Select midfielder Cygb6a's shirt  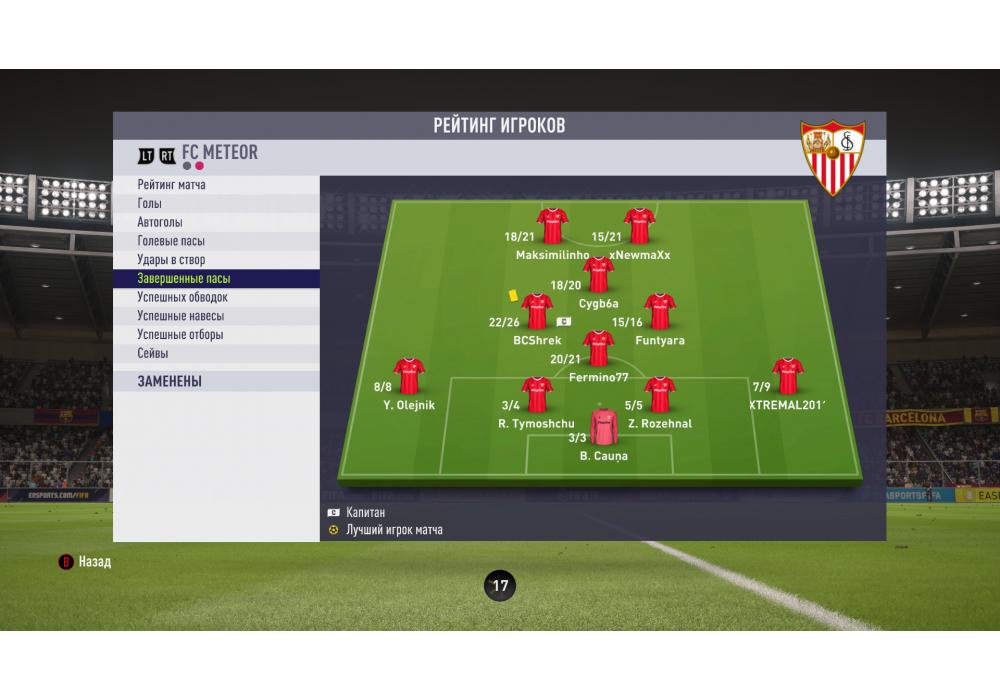point(598,275)
